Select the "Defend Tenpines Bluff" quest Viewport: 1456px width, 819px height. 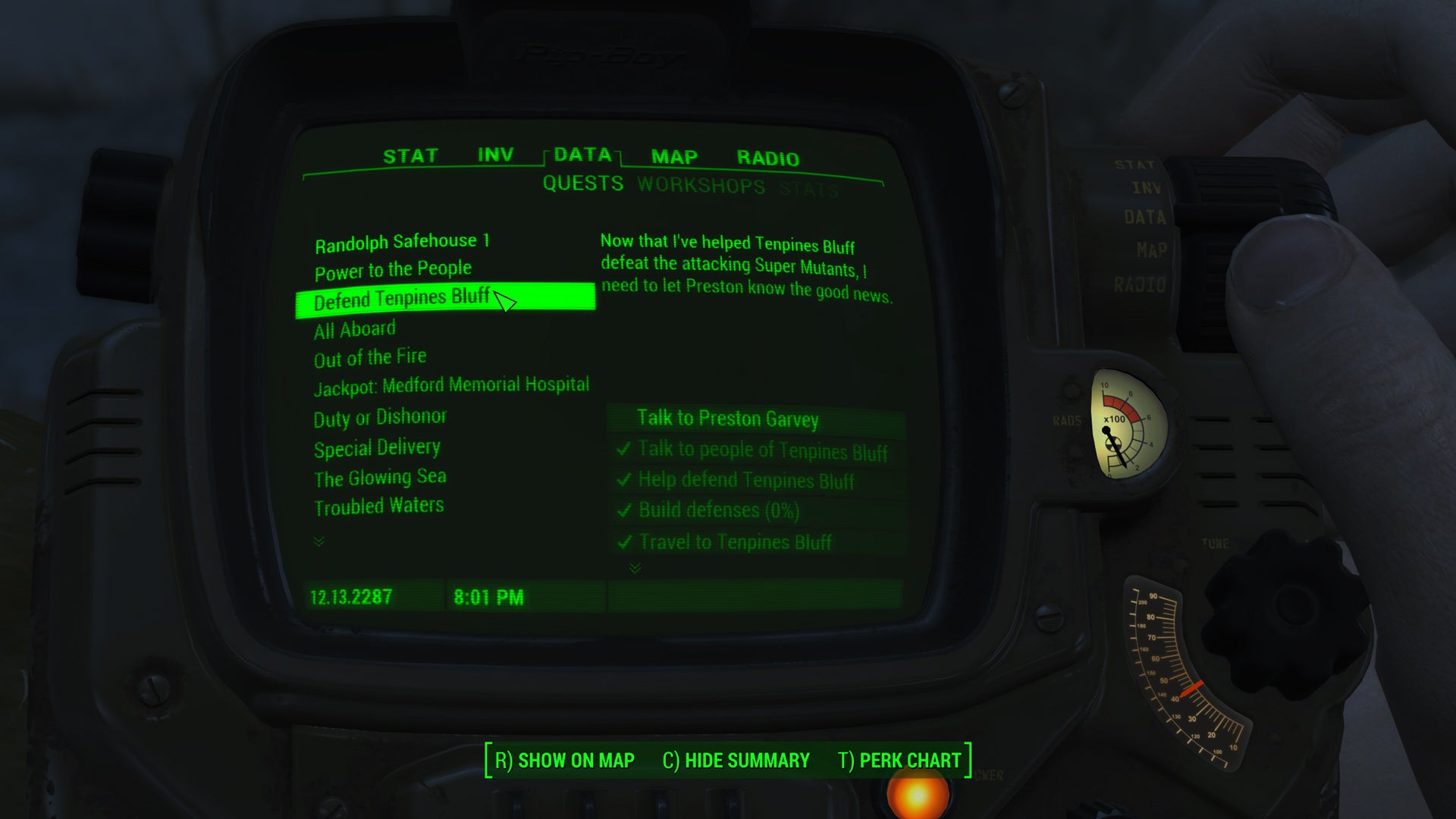click(403, 299)
